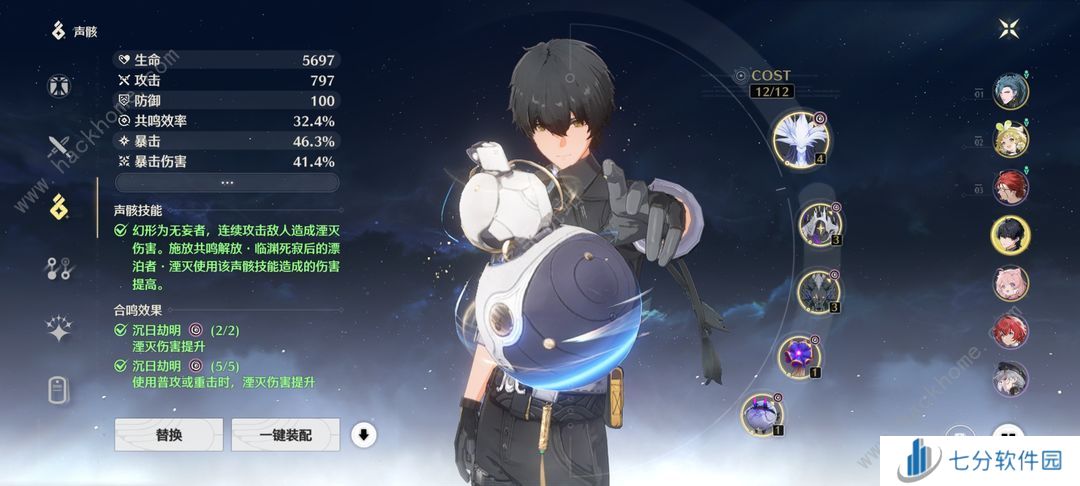Select the white cost-4 echo slot
The image size is (1080, 486).
(x=799, y=137)
